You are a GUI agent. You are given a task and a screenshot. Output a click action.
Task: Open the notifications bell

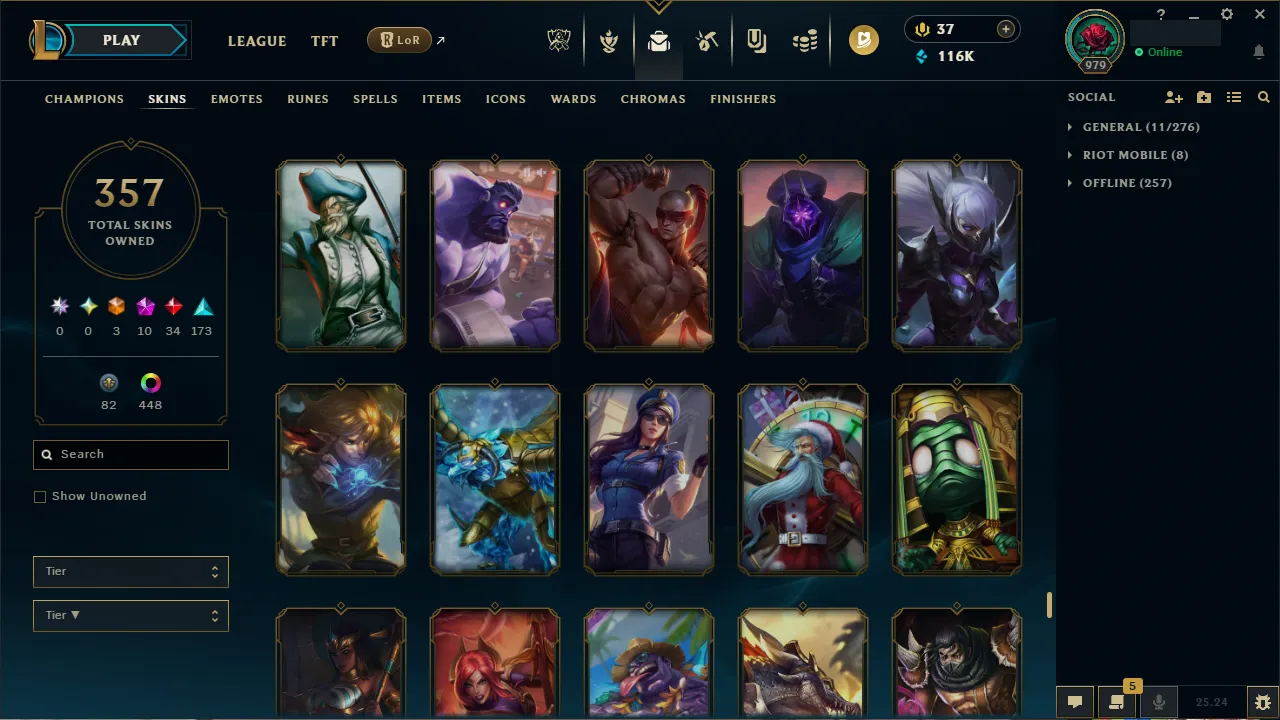click(x=1258, y=51)
